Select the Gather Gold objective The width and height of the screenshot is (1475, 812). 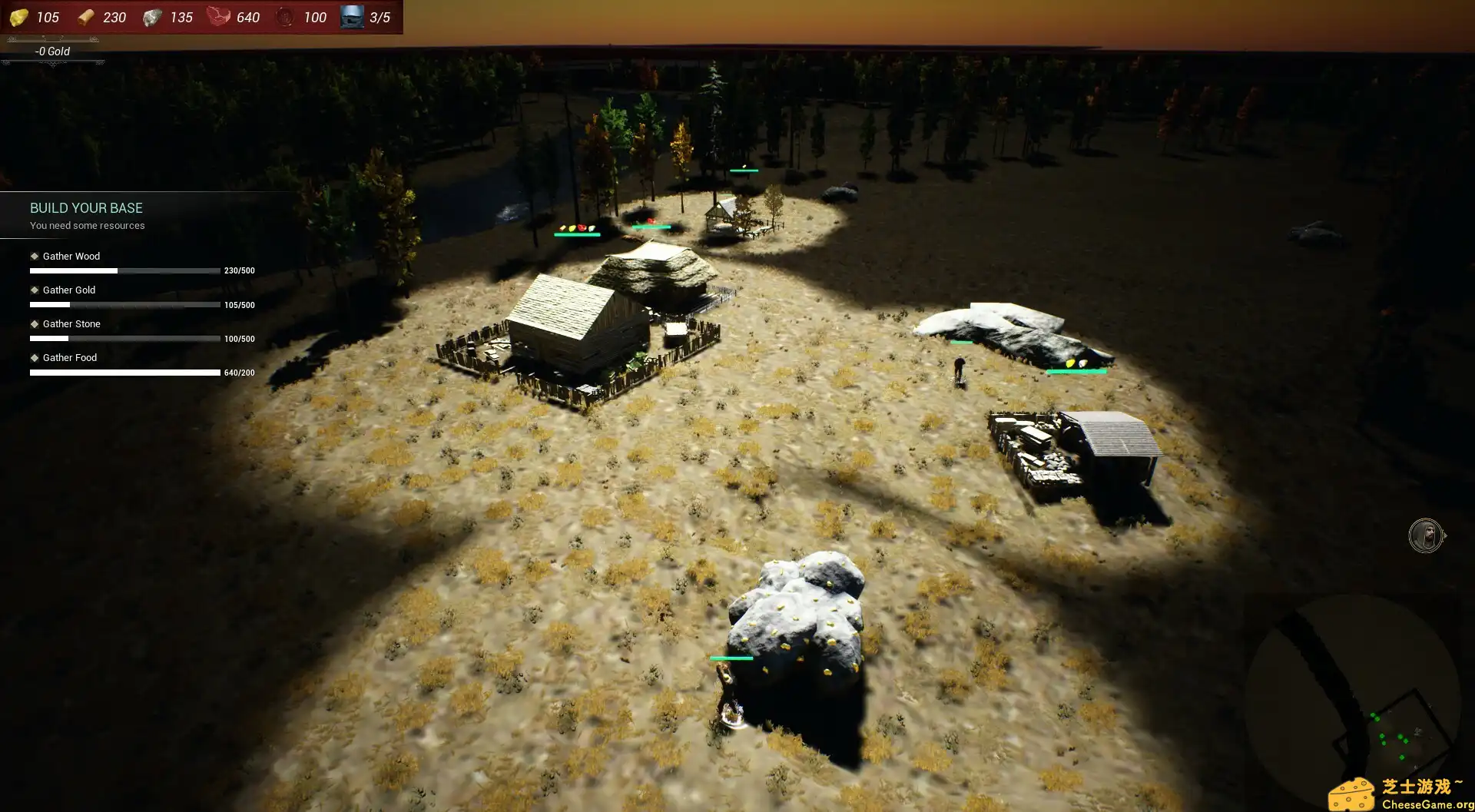[68, 290]
